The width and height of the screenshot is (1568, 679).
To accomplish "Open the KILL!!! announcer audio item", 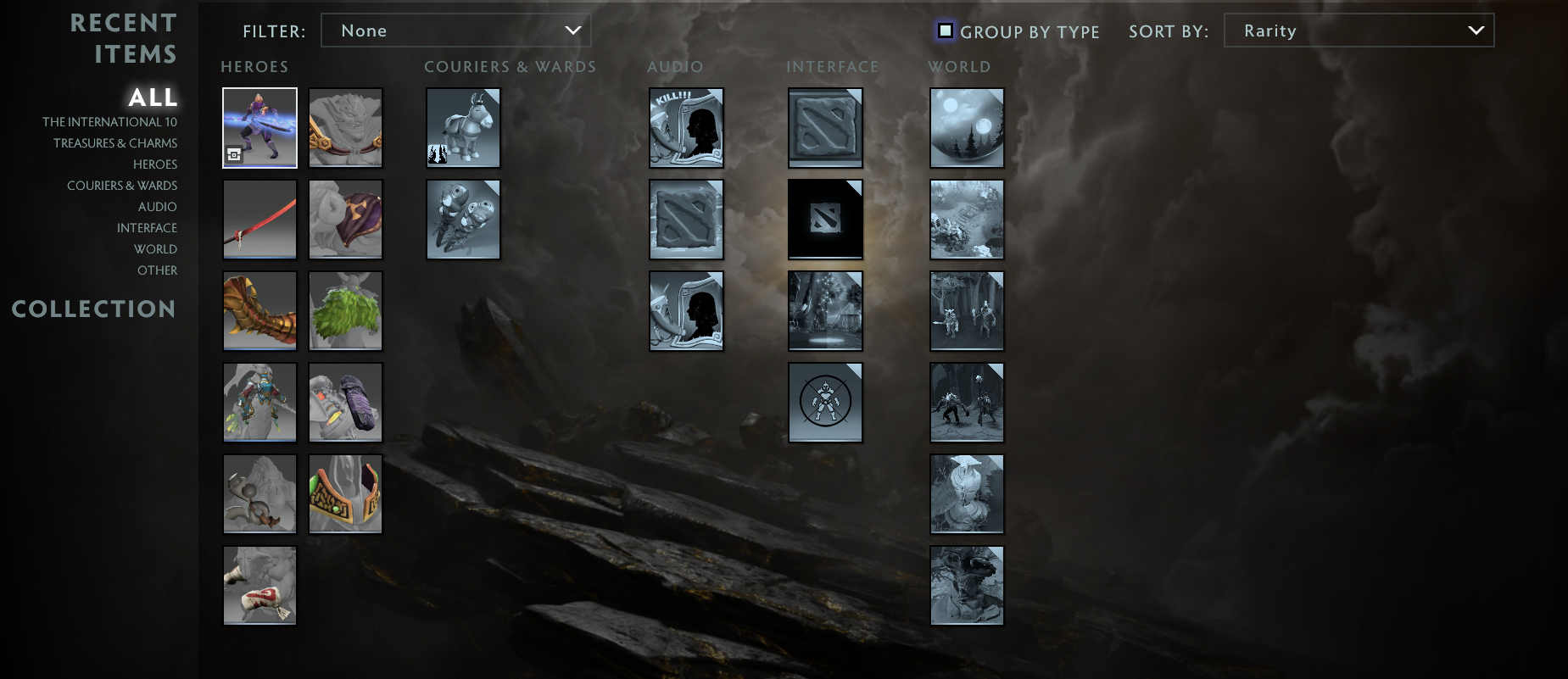I will click(686, 128).
